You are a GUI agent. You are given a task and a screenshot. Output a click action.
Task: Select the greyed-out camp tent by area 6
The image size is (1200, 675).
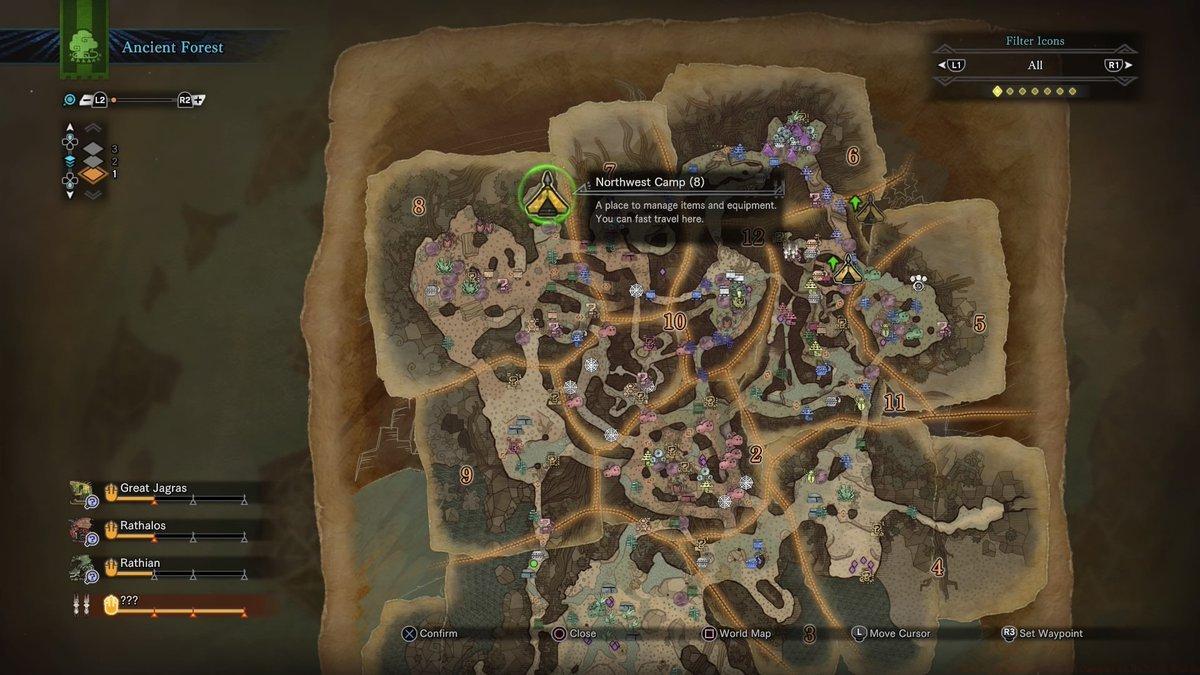click(x=869, y=210)
